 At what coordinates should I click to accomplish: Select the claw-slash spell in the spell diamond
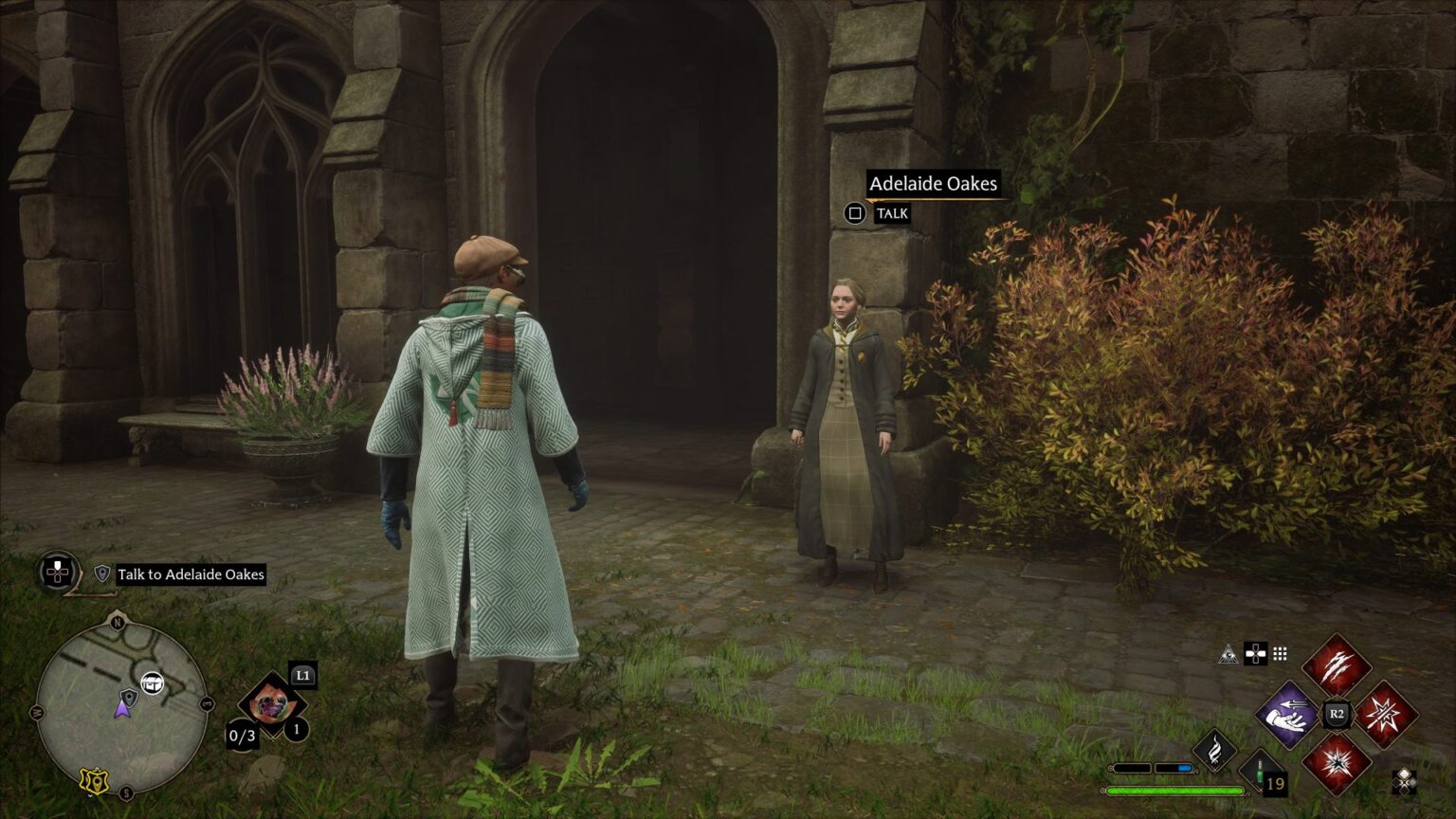tap(1337, 666)
